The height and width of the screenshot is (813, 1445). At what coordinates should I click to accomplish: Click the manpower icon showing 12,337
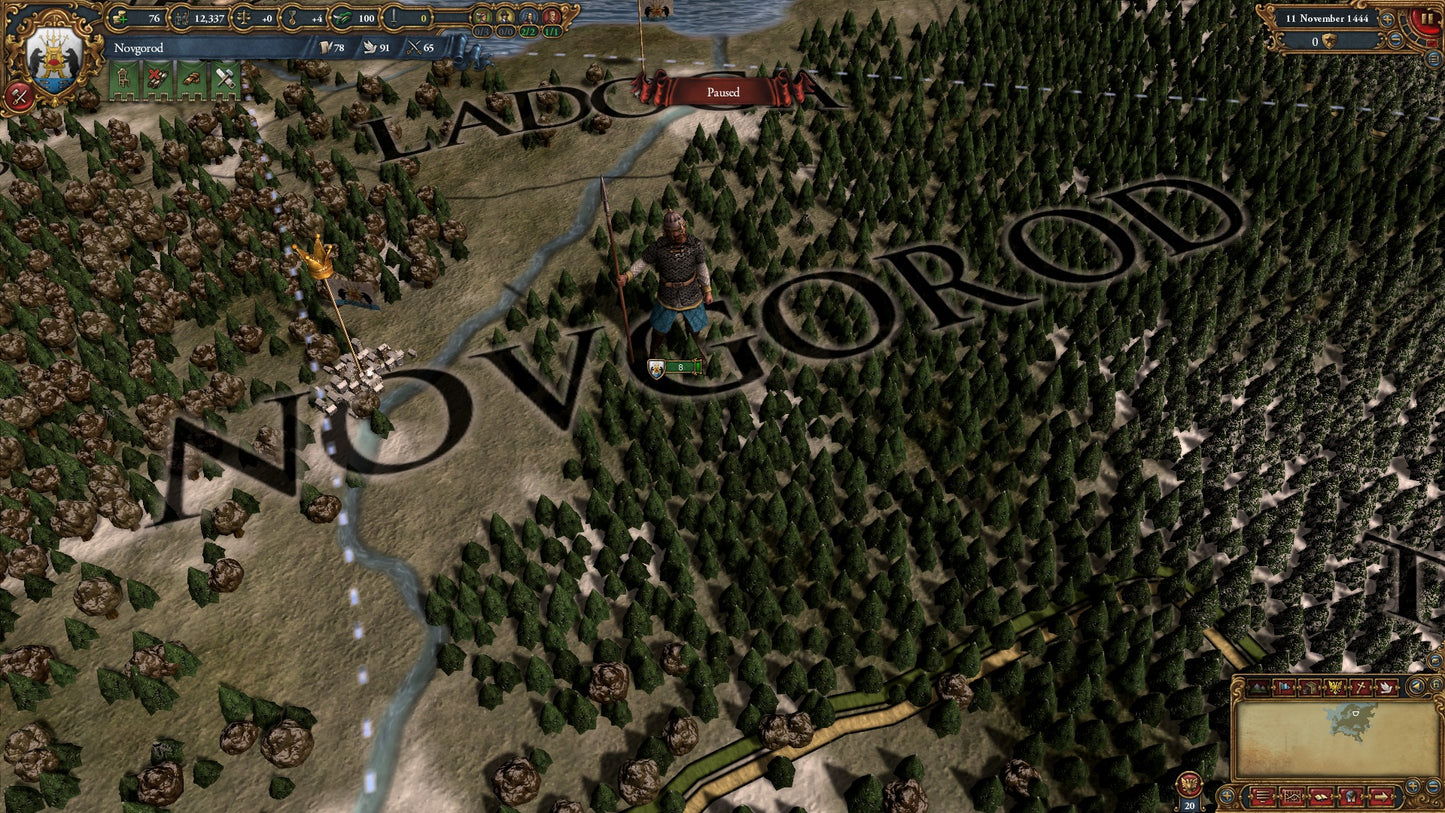181,17
